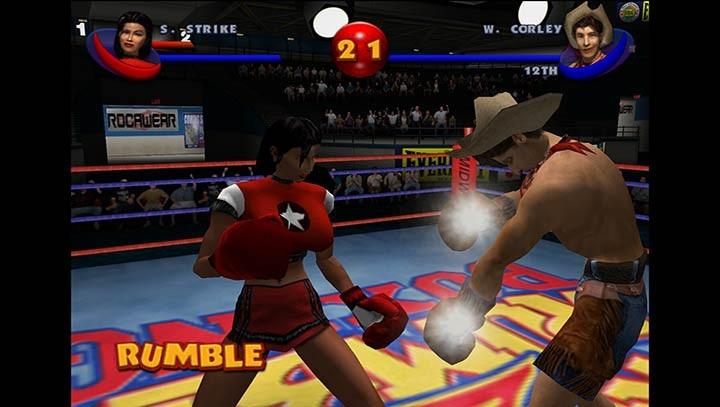Select S. Strike's fighter portrait

coord(133,38)
